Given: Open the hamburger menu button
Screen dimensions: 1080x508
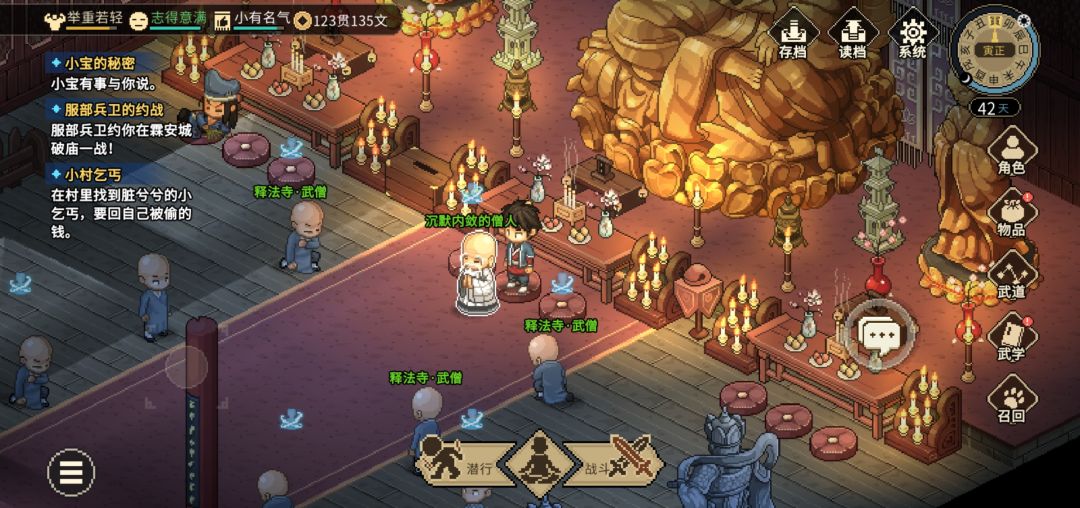Looking at the screenshot, I should coord(71,471).
